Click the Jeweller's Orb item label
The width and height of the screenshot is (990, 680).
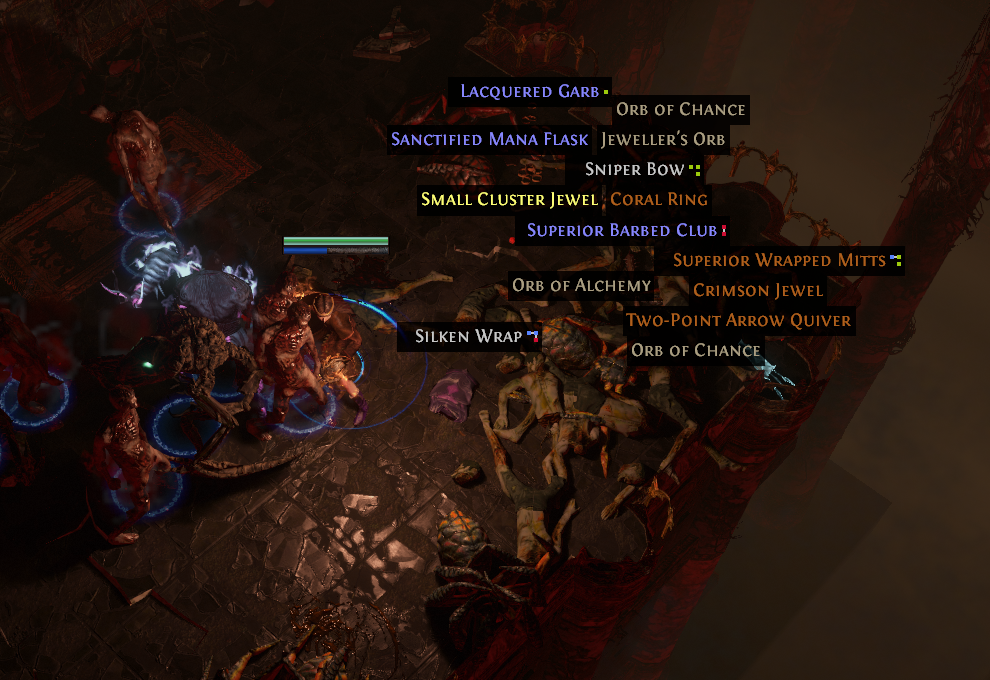[663, 139]
